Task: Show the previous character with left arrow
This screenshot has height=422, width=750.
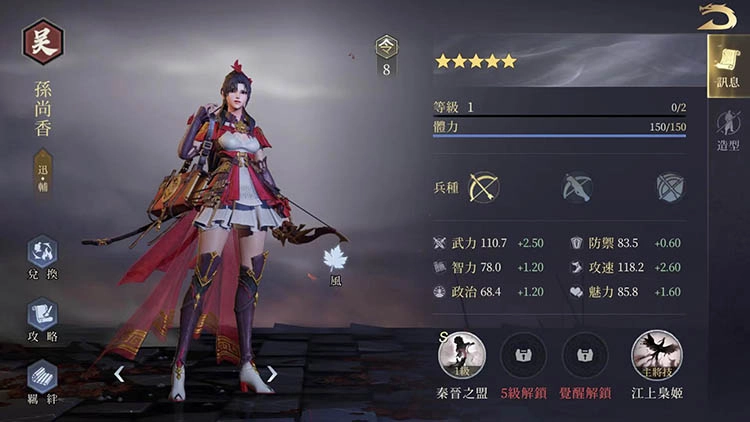Action: (118, 374)
